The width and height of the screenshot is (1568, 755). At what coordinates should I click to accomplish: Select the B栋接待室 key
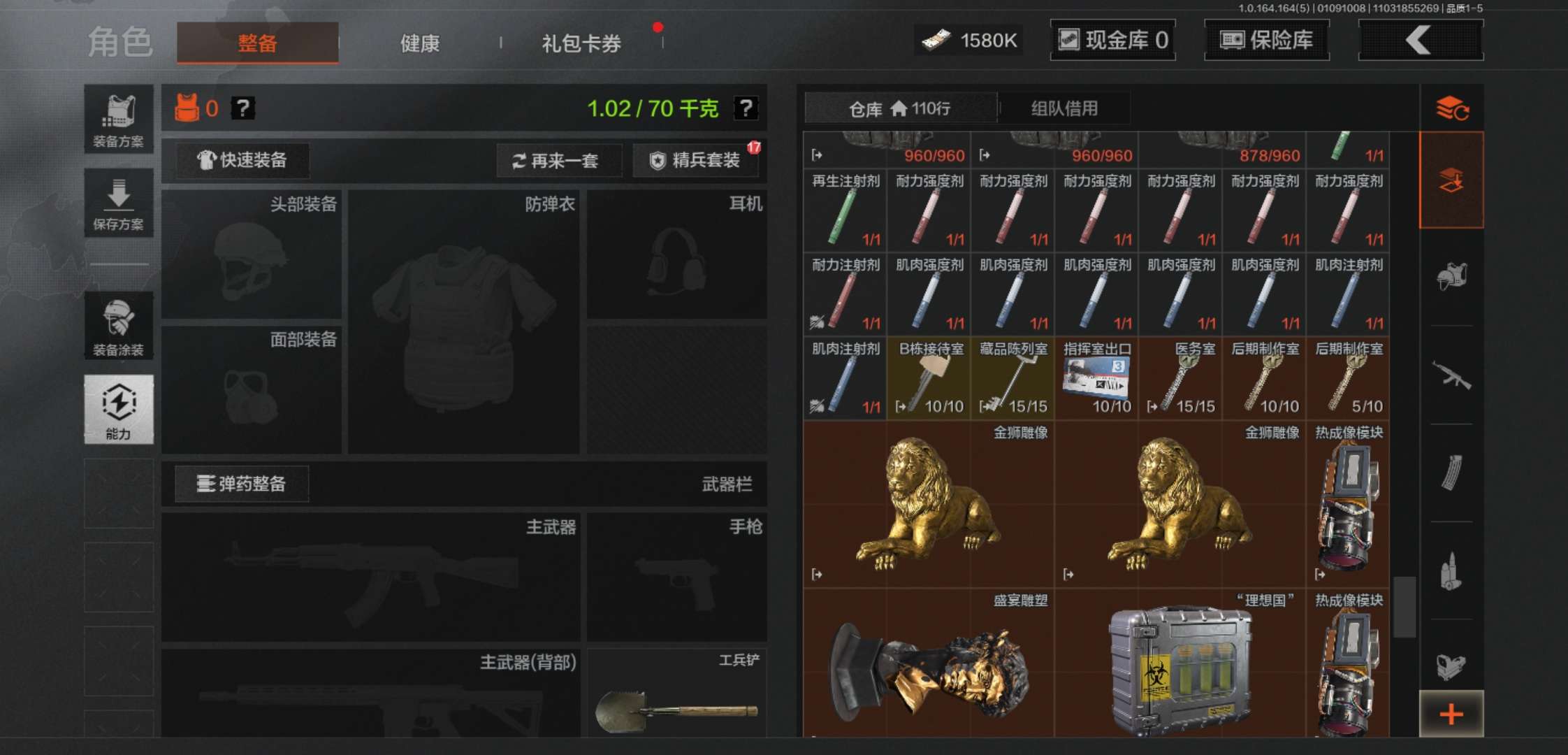click(x=929, y=378)
